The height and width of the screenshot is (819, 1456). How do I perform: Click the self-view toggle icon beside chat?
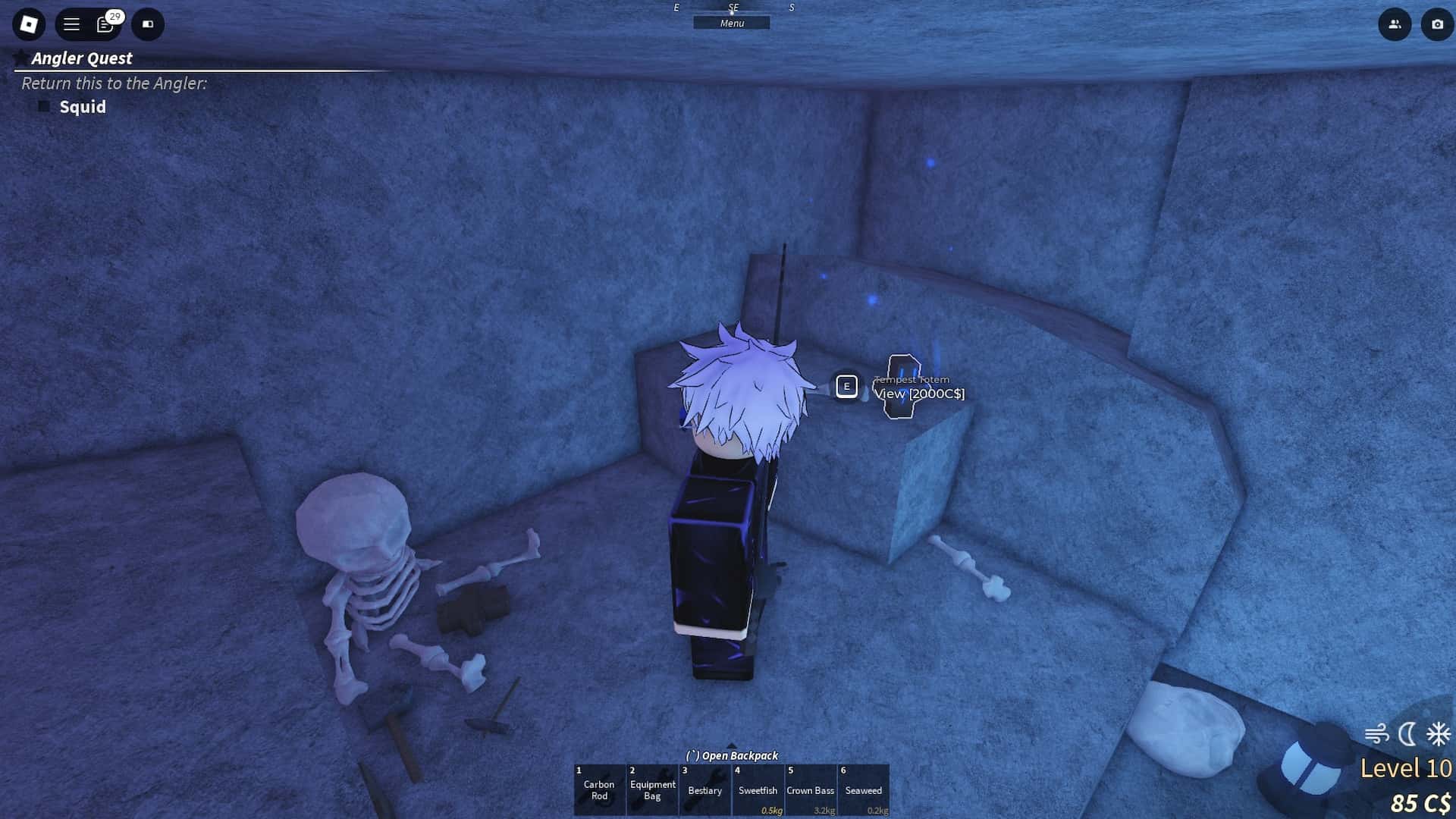pos(148,24)
